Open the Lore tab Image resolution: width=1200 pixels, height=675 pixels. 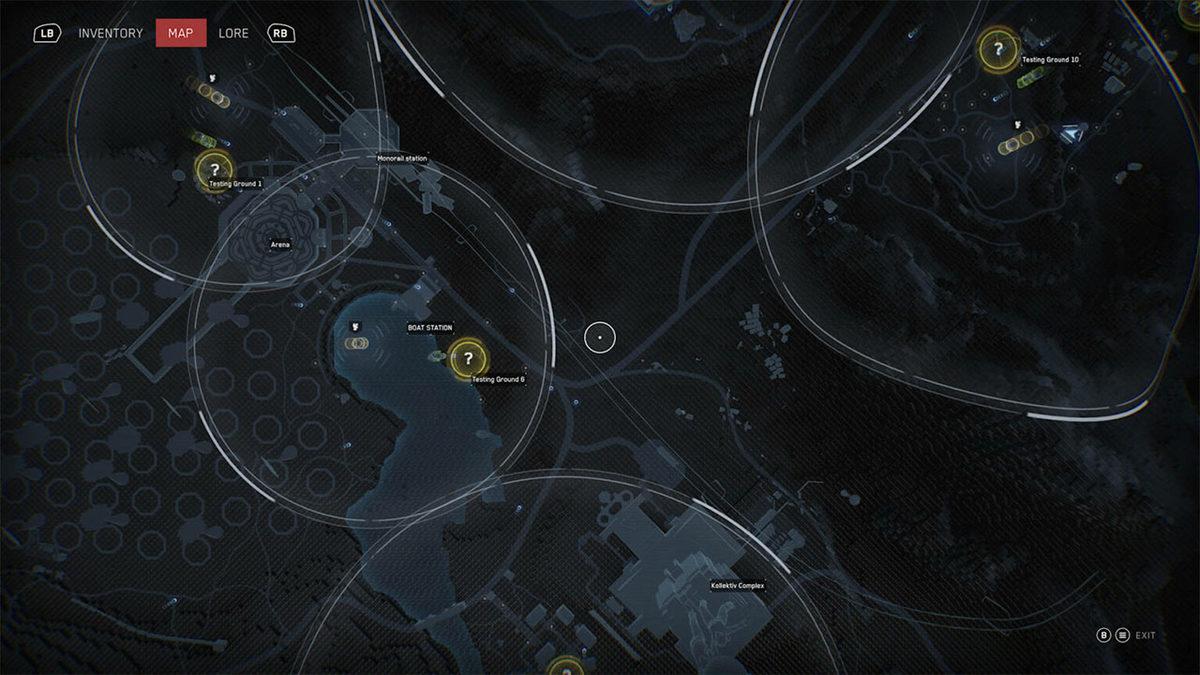click(x=234, y=33)
